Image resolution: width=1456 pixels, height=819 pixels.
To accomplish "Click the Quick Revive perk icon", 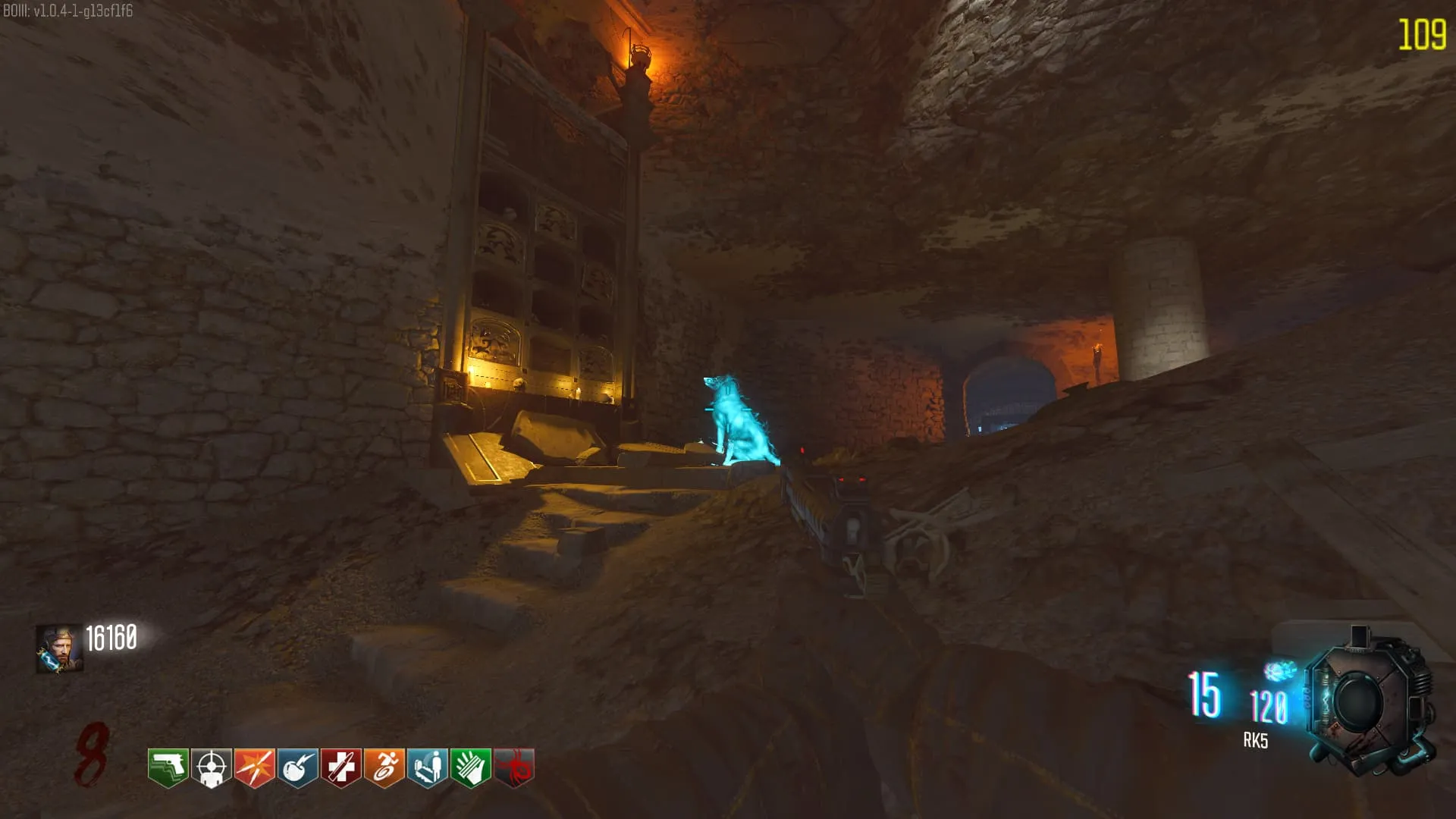I will (x=427, y=767).
